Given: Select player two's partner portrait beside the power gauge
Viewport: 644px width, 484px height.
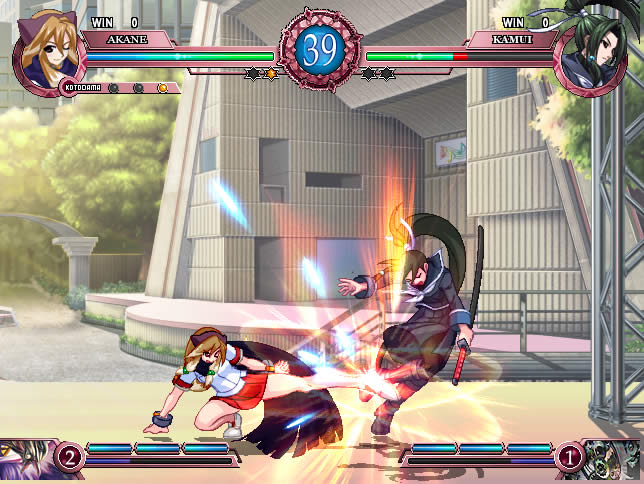Looking at the screenshot, I should 612,460.
